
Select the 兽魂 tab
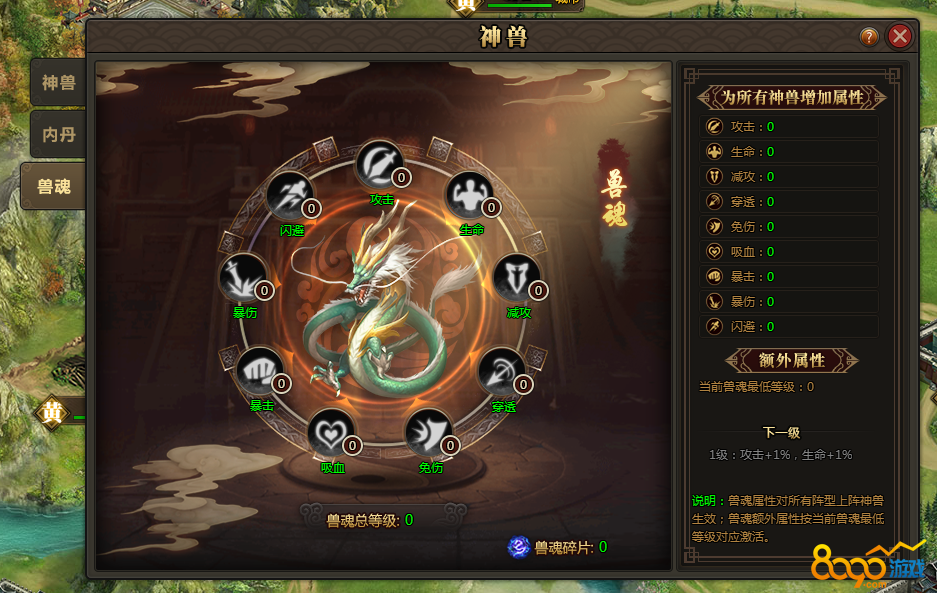(54, 186)
